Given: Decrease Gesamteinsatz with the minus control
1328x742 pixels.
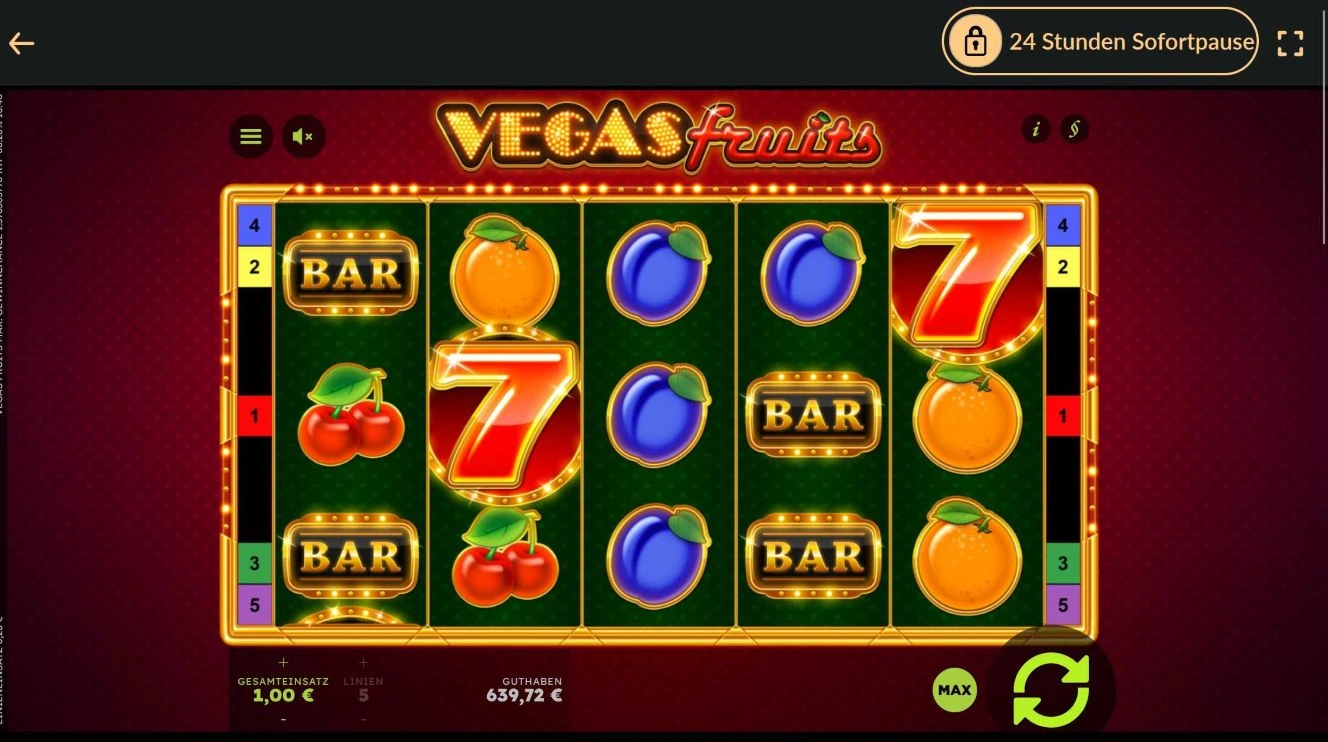Looking at the screenshot, I should (282, 718).
